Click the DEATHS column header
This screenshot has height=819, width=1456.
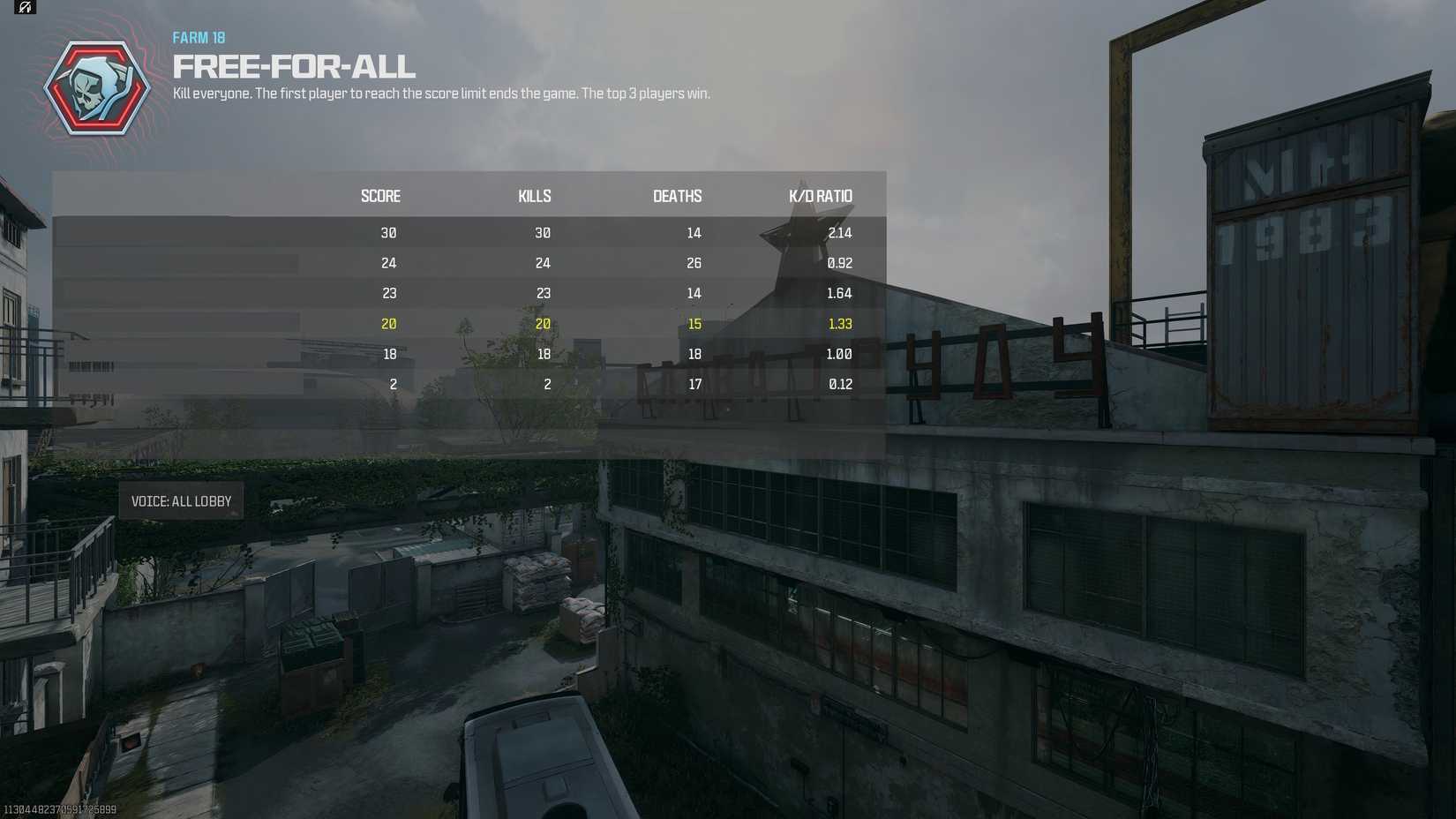tap(677, 196)
